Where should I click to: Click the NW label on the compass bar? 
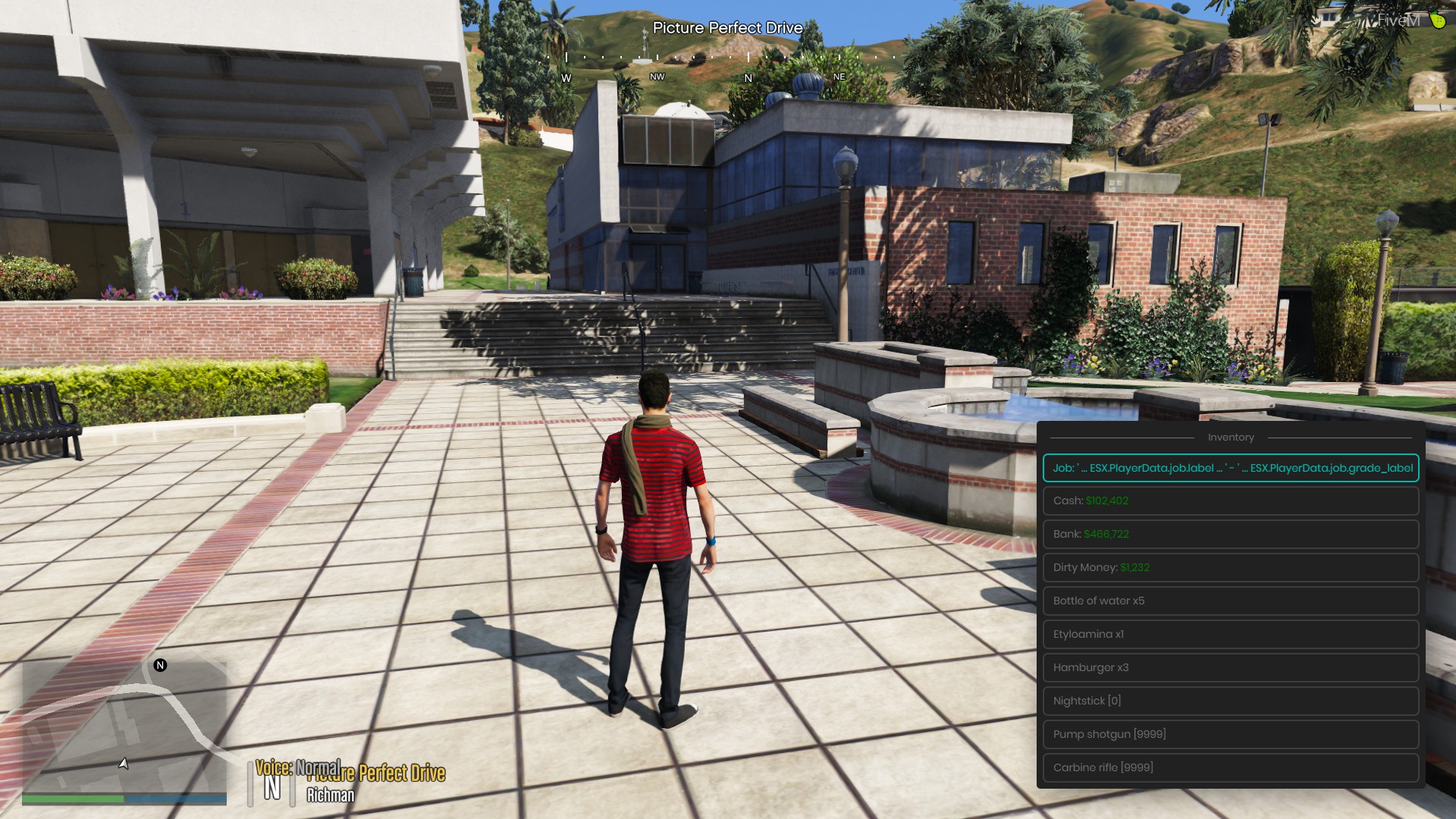coord(657,77)
